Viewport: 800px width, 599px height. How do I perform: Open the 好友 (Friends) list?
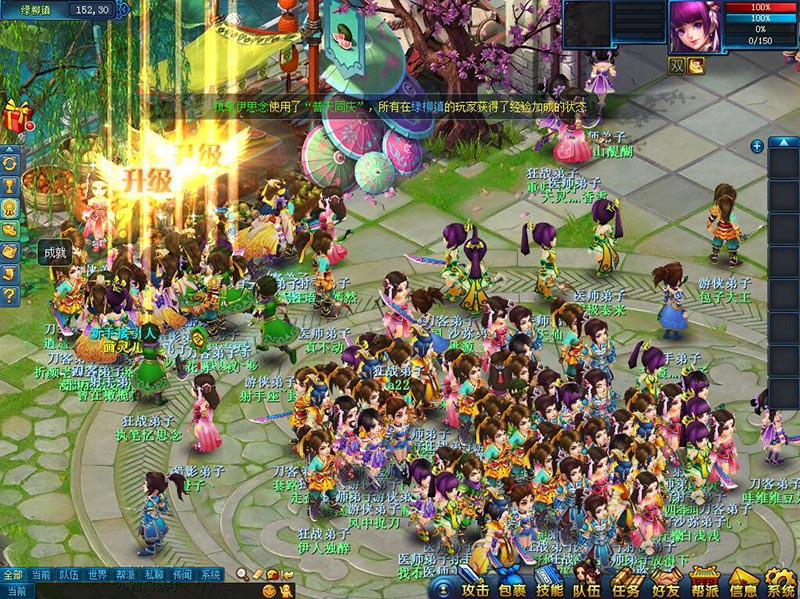[x=664, y=586]
